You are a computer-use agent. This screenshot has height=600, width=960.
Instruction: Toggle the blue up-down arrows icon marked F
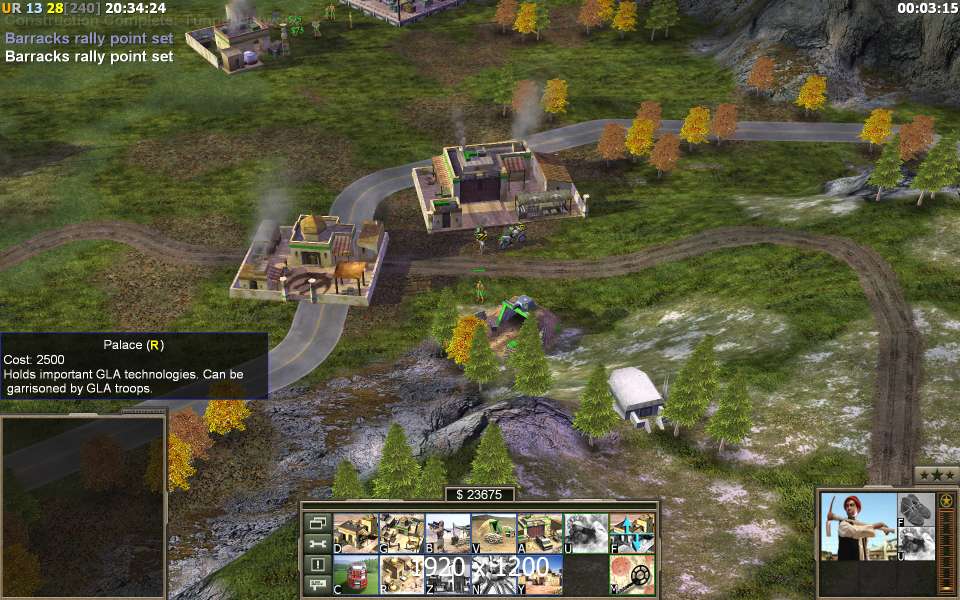632,533
